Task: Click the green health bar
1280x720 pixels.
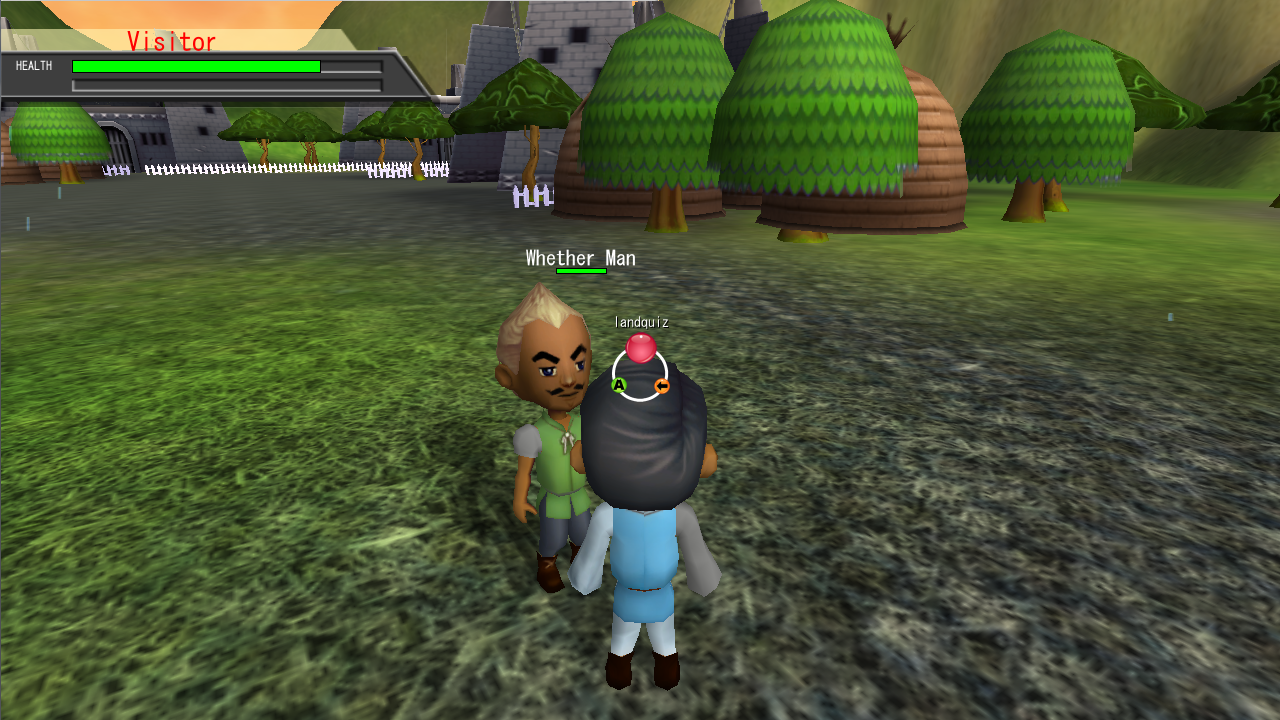Action: click(x=195, y=65)
